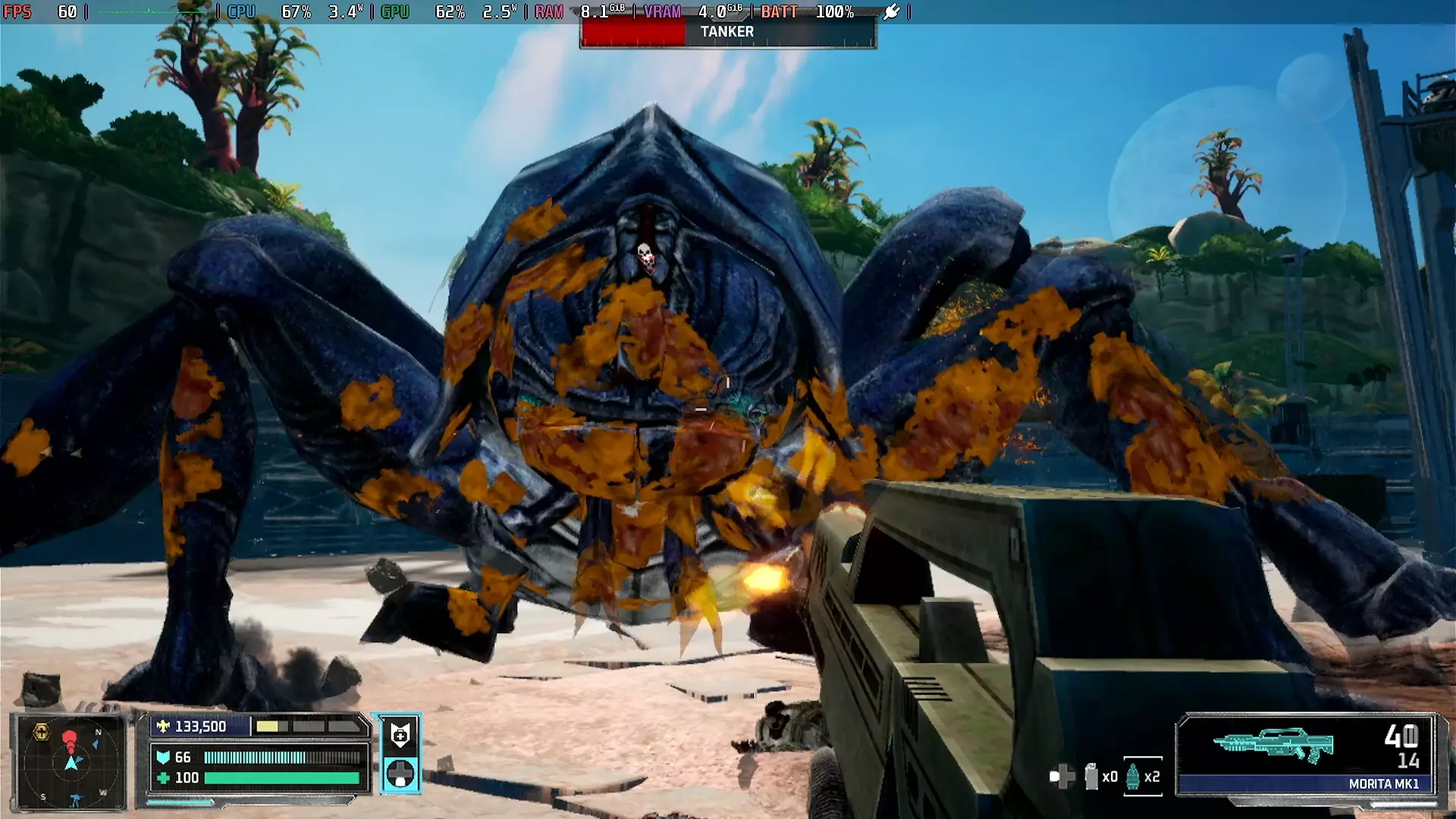Select the Morita MK1 rifle icon
Viewport: 1456px width, 819px height.
click(x=1273, y=743)
